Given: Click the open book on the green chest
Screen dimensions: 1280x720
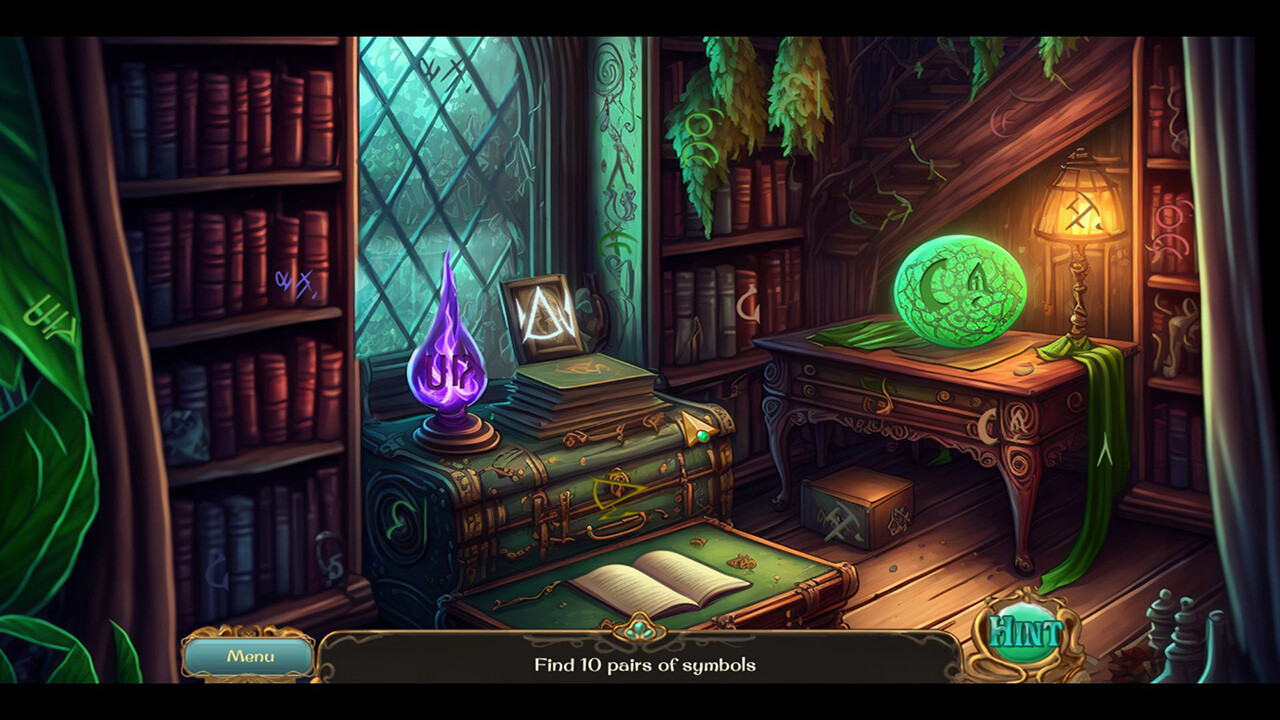Looking at the screenshot, I should [668, 582].
